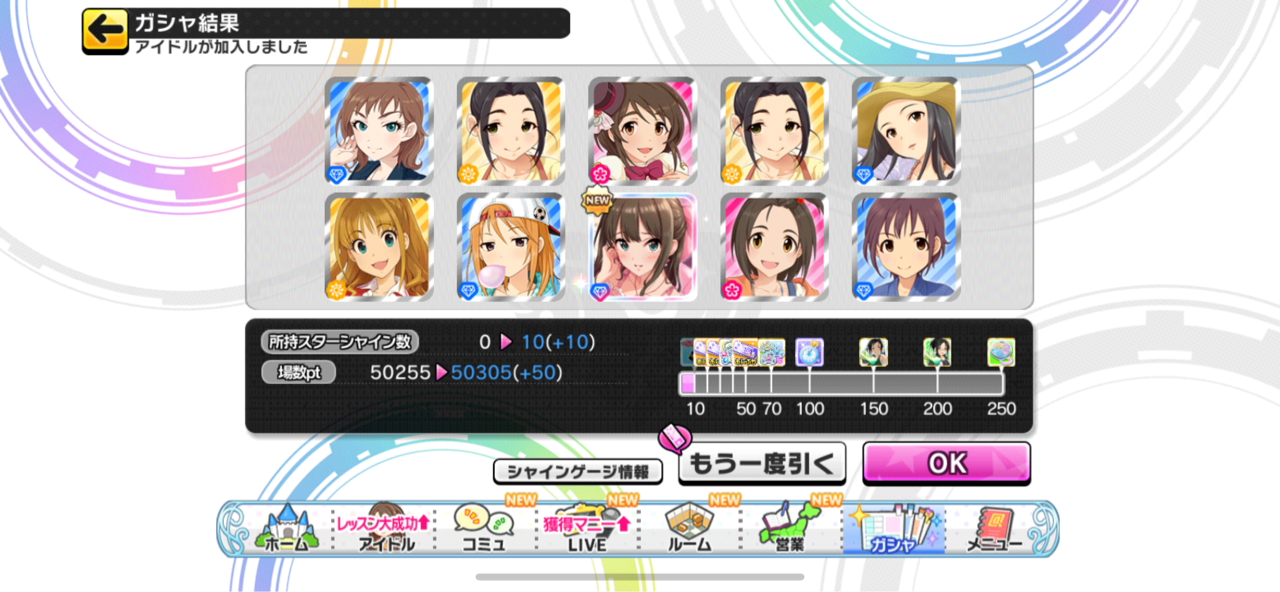The width and height of the screenshot is (1280, 592).
Task: Go to the LIVE tab
Action: pyautogui.click(x=587, y=529)
